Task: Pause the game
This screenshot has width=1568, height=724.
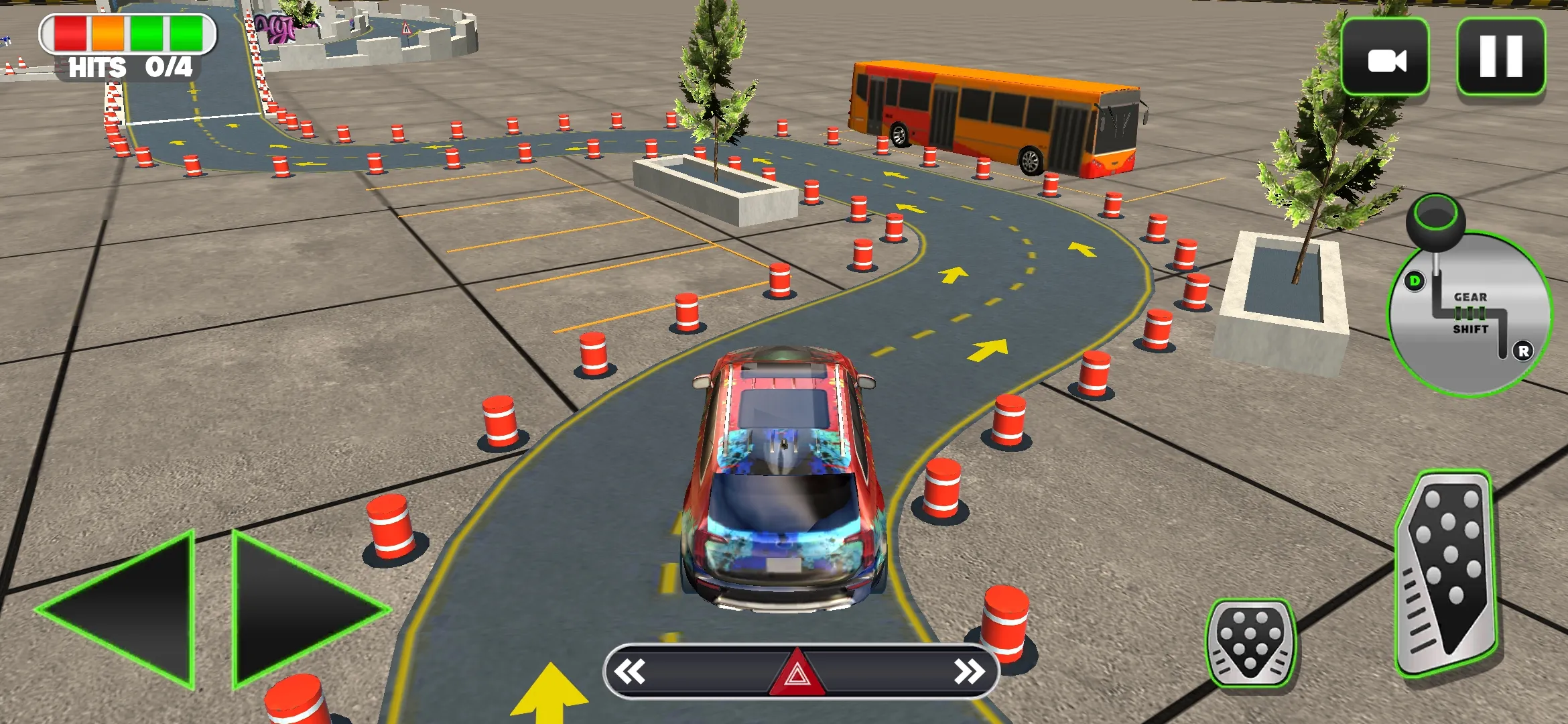Action: 1501,57
